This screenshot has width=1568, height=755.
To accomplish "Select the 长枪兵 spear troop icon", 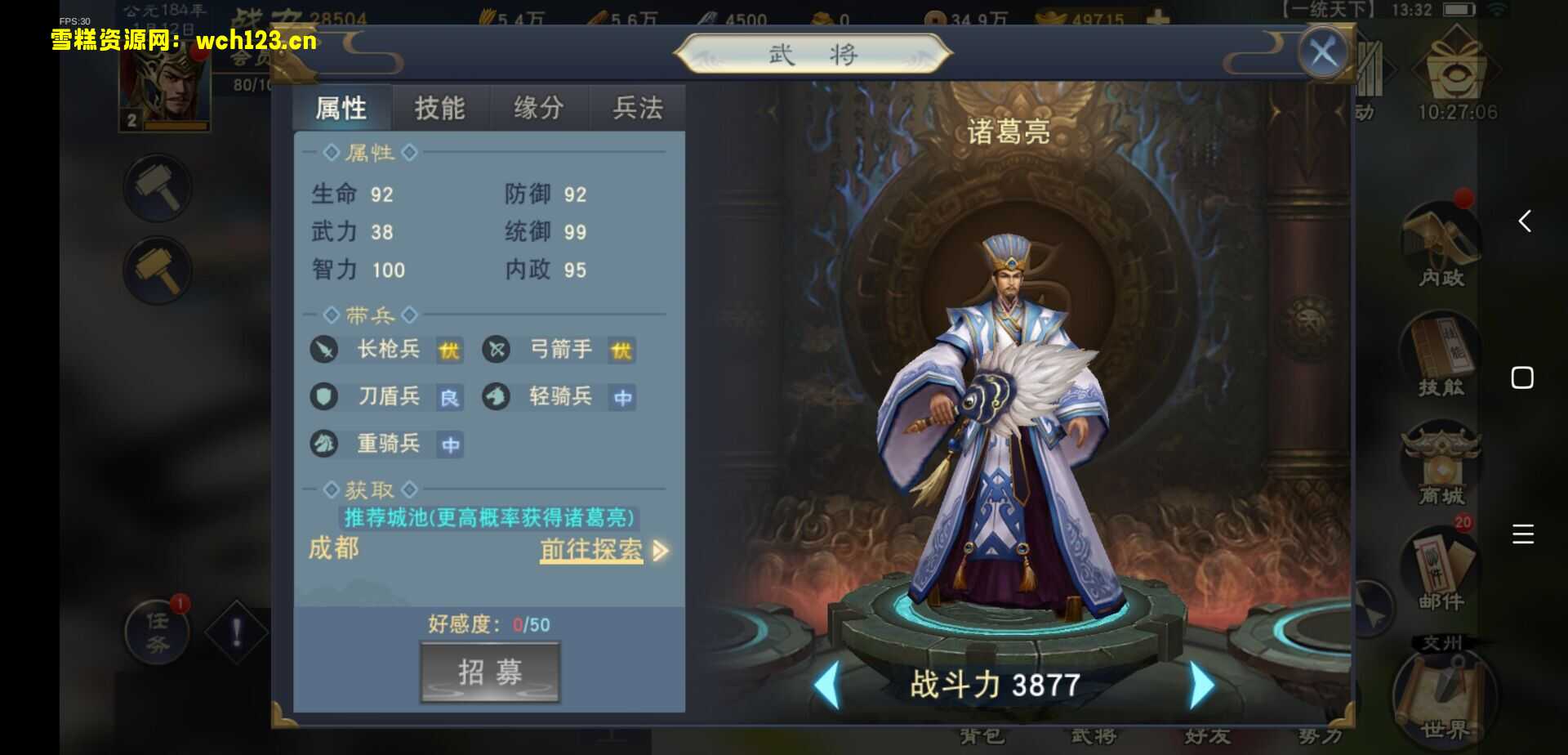I will [x=323, y=350].
